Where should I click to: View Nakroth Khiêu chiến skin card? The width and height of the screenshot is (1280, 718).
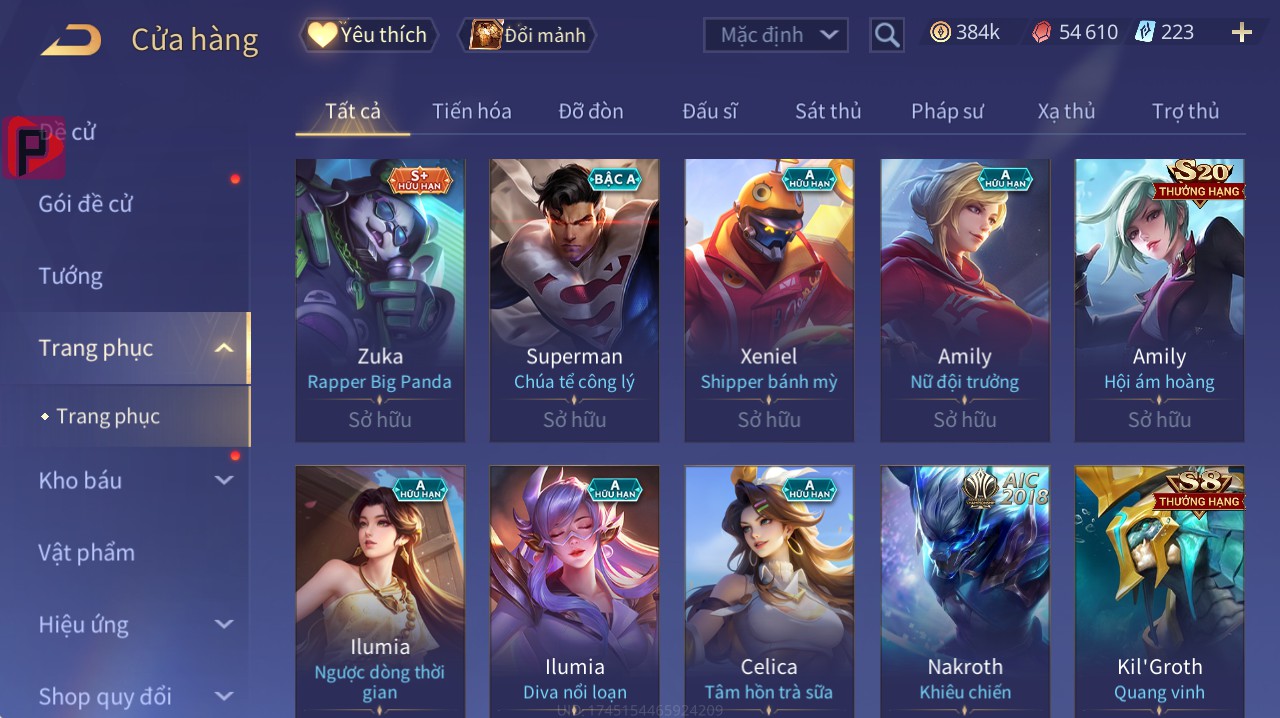[x=964, y=590]
